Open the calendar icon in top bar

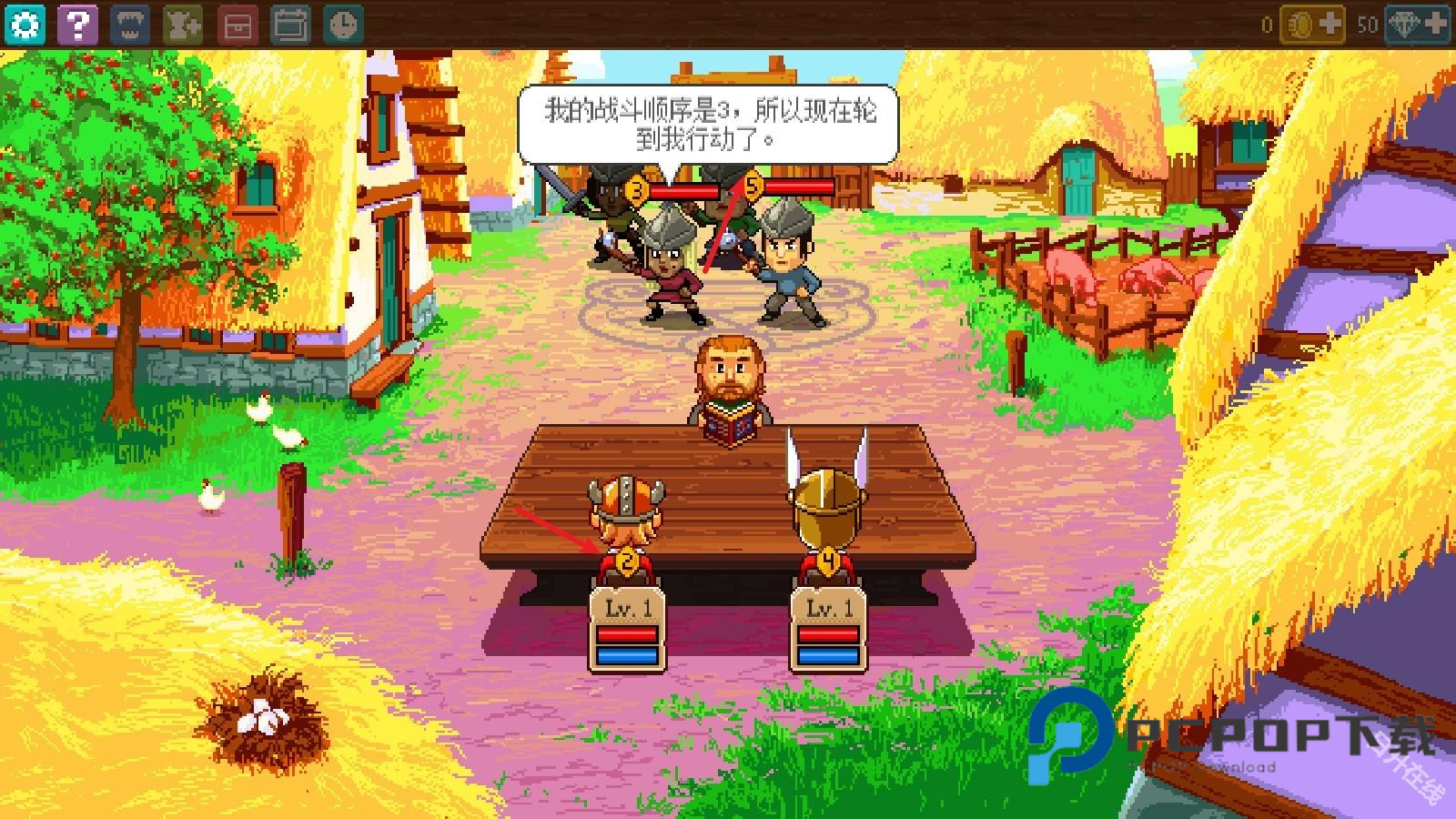[290, 25]
